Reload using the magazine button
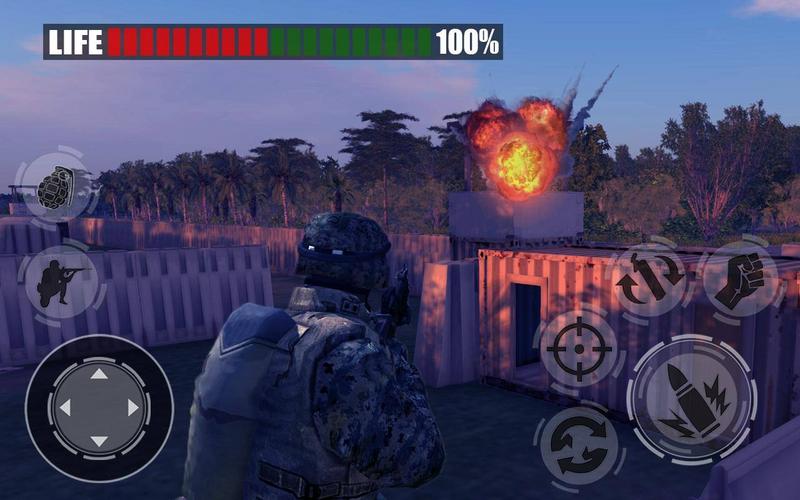The width and height of the screenshot is (800, 500). point(650,281)
